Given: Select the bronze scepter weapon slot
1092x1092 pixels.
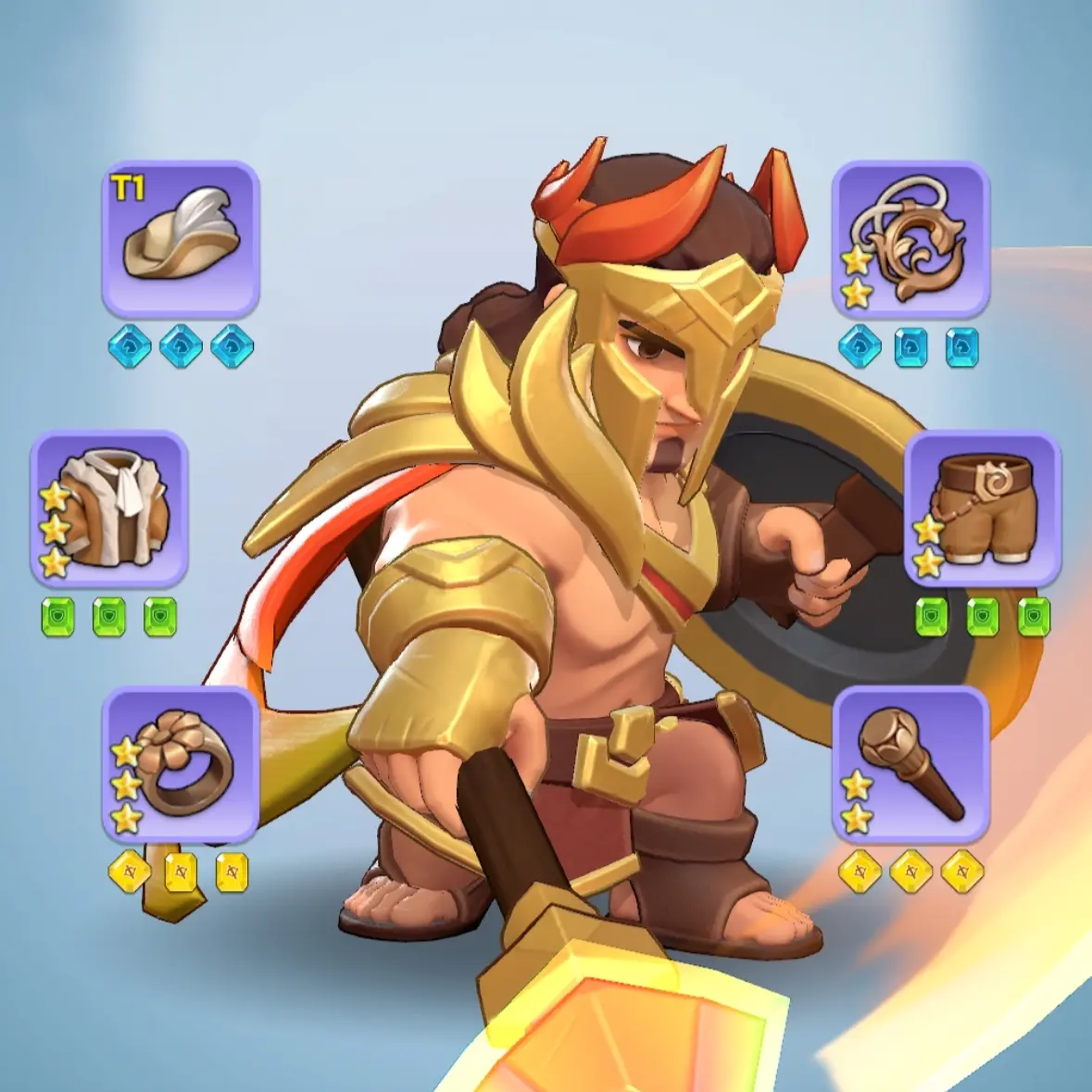Looking at the screenshot, I should [910, 764].
